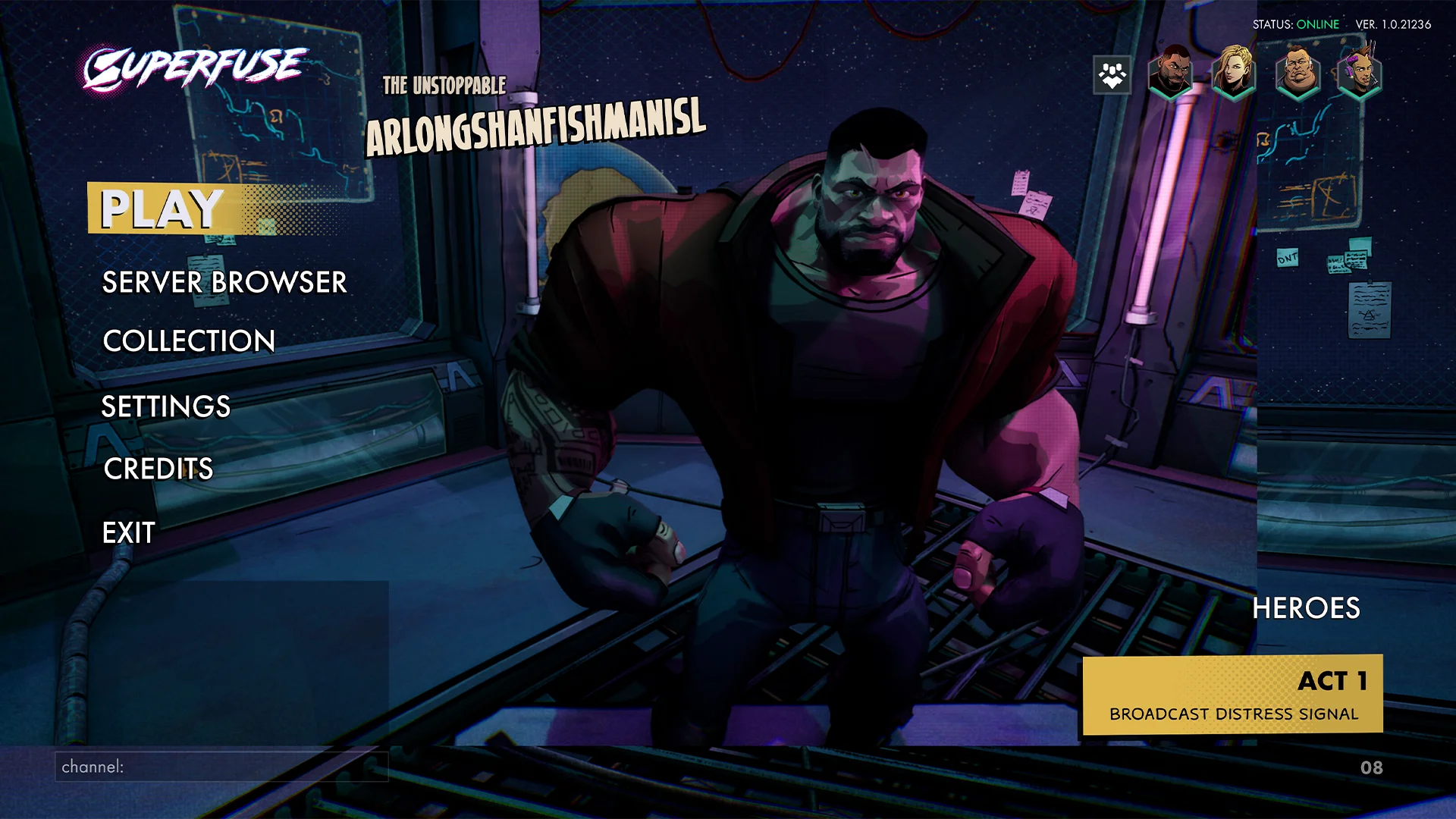
Task: Expand the HEROES panel
Action: [1306, 608]
